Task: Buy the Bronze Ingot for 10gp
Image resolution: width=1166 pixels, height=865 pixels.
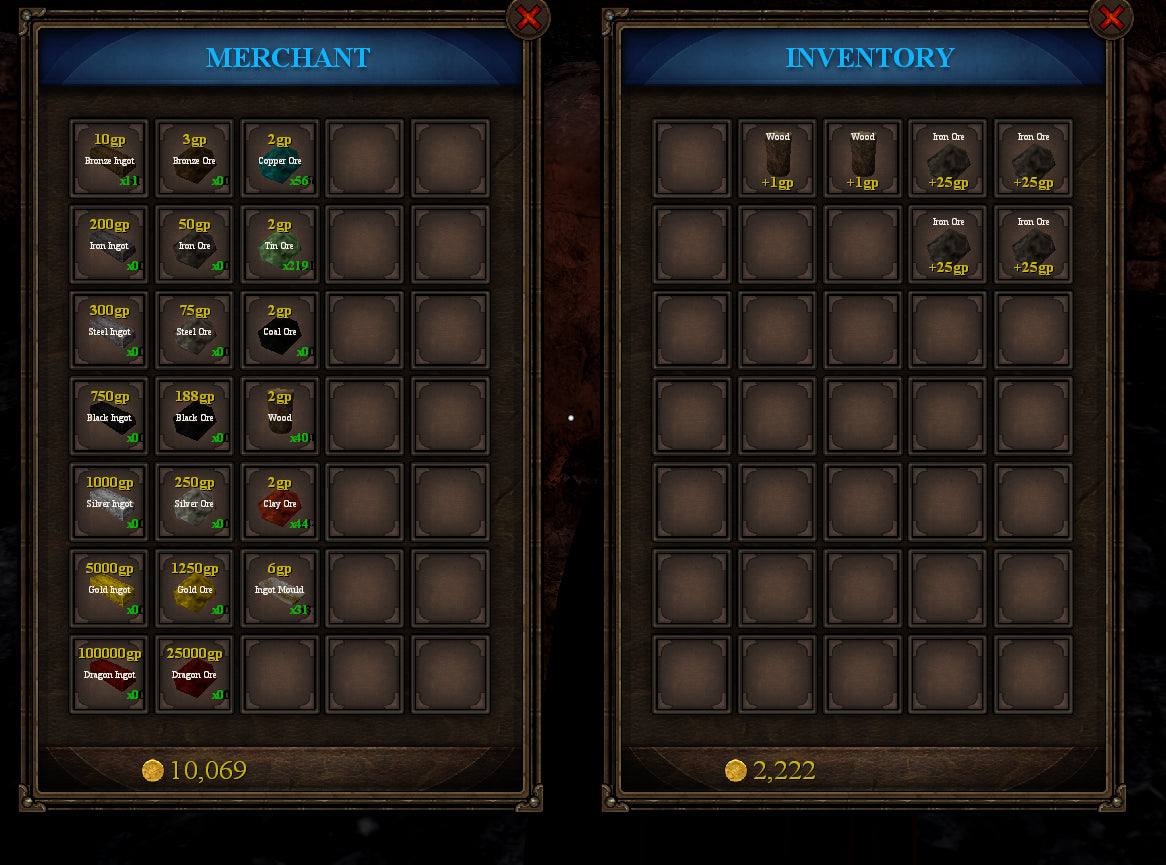Action: (109, 159)
